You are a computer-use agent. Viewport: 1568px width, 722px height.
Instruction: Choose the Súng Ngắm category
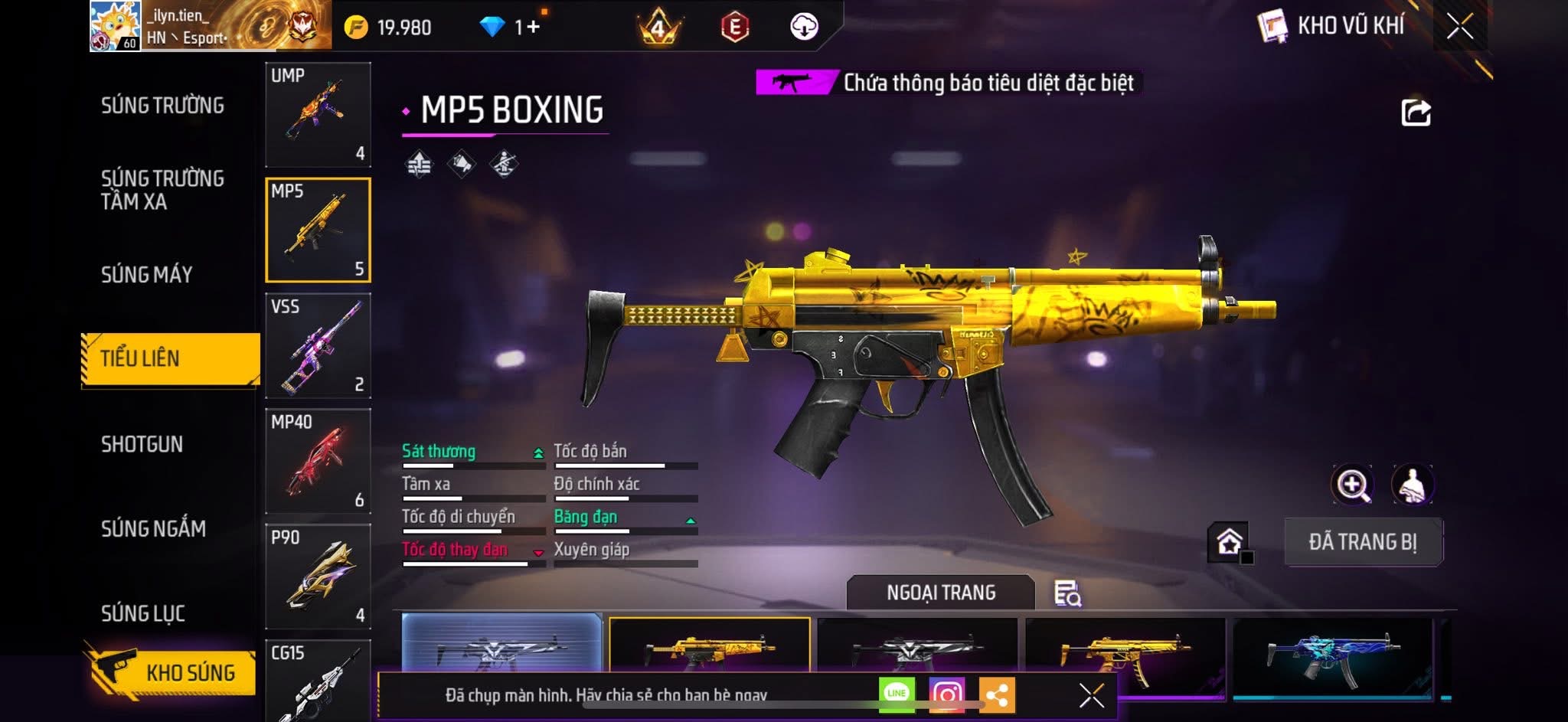pos(153,528)
